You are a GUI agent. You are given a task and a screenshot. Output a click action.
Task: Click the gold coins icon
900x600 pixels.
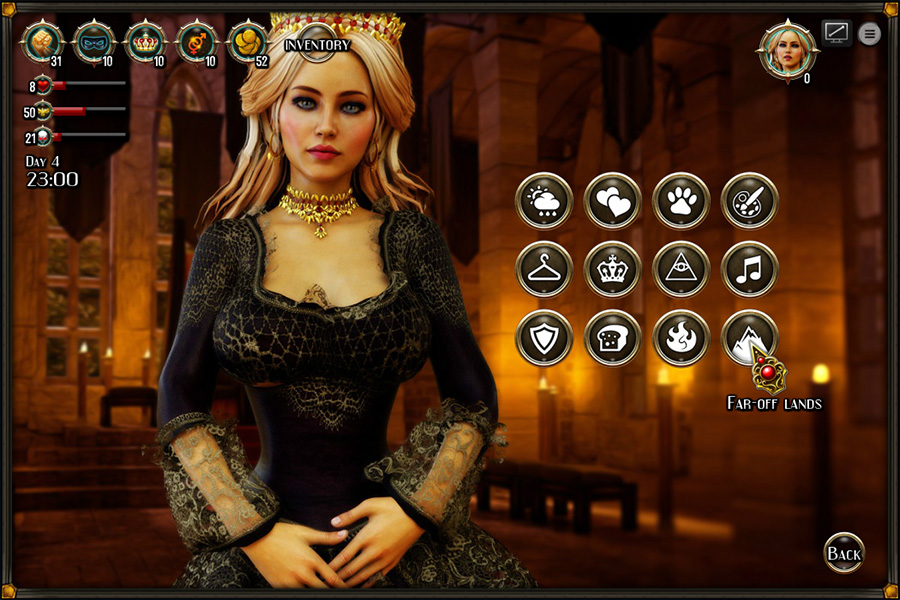pos(248,41)
